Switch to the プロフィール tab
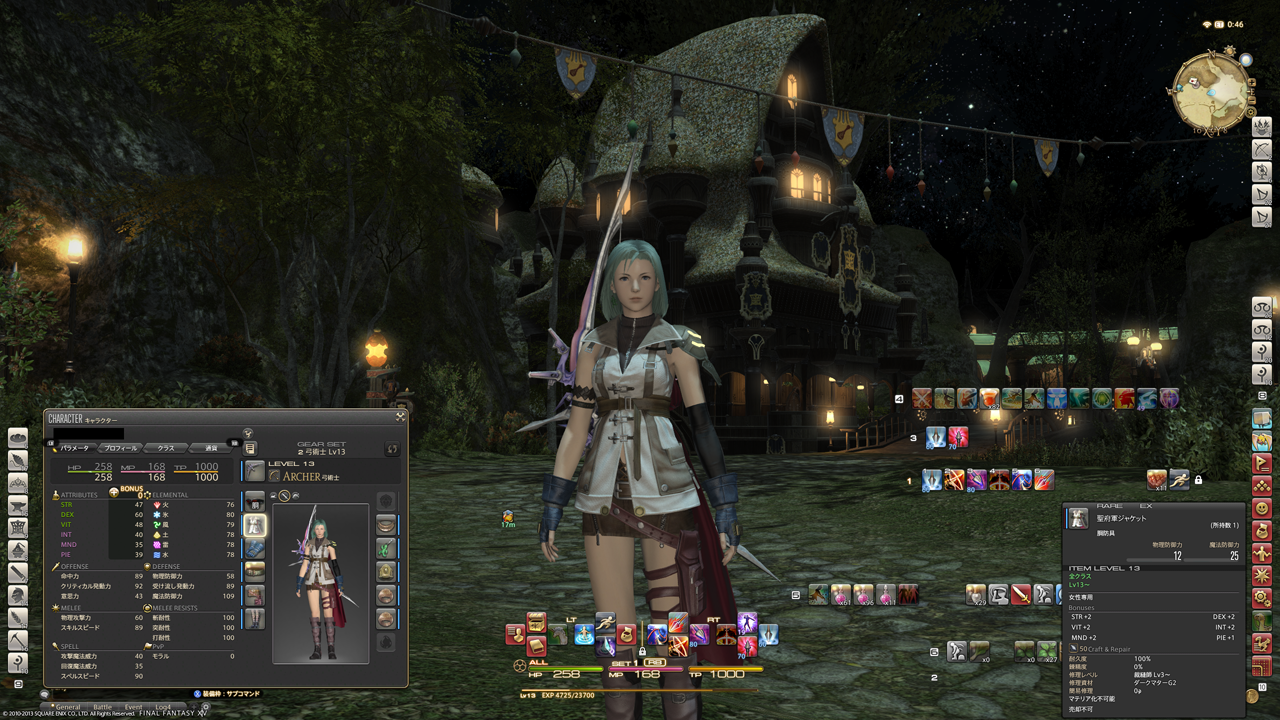This screenshot has height=720, width=1280. [x=122, y=449]
